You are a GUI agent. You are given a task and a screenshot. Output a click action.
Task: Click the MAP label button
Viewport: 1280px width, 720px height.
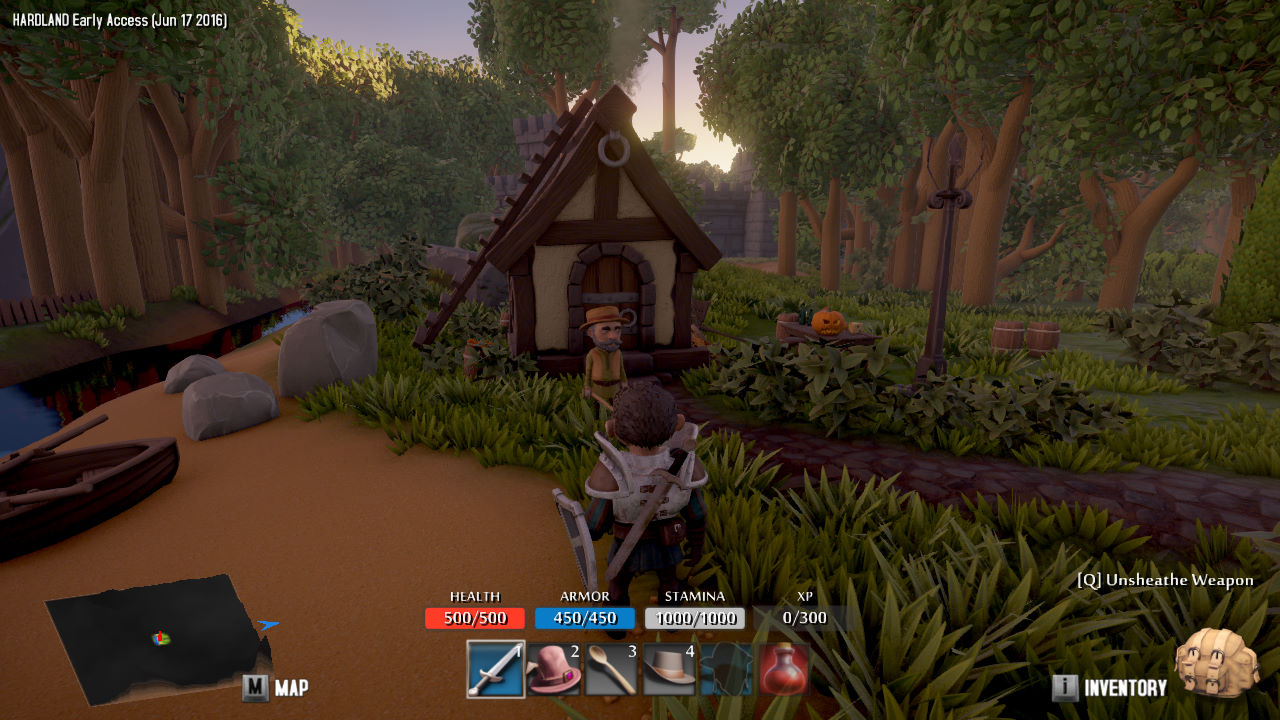[x=276, y=687]
